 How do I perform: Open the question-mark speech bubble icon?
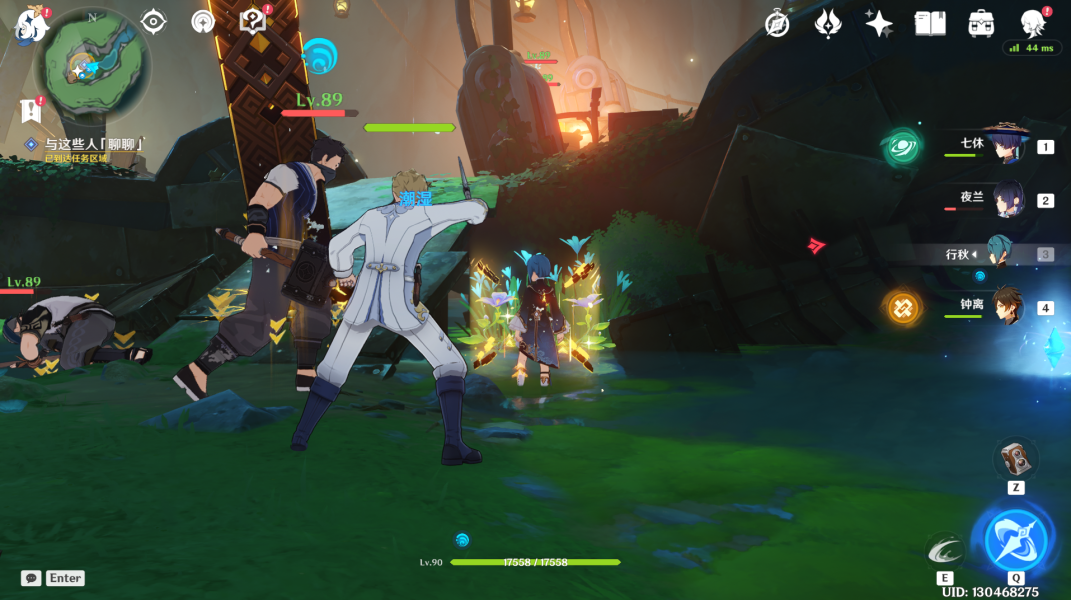[x=253, y=21]
